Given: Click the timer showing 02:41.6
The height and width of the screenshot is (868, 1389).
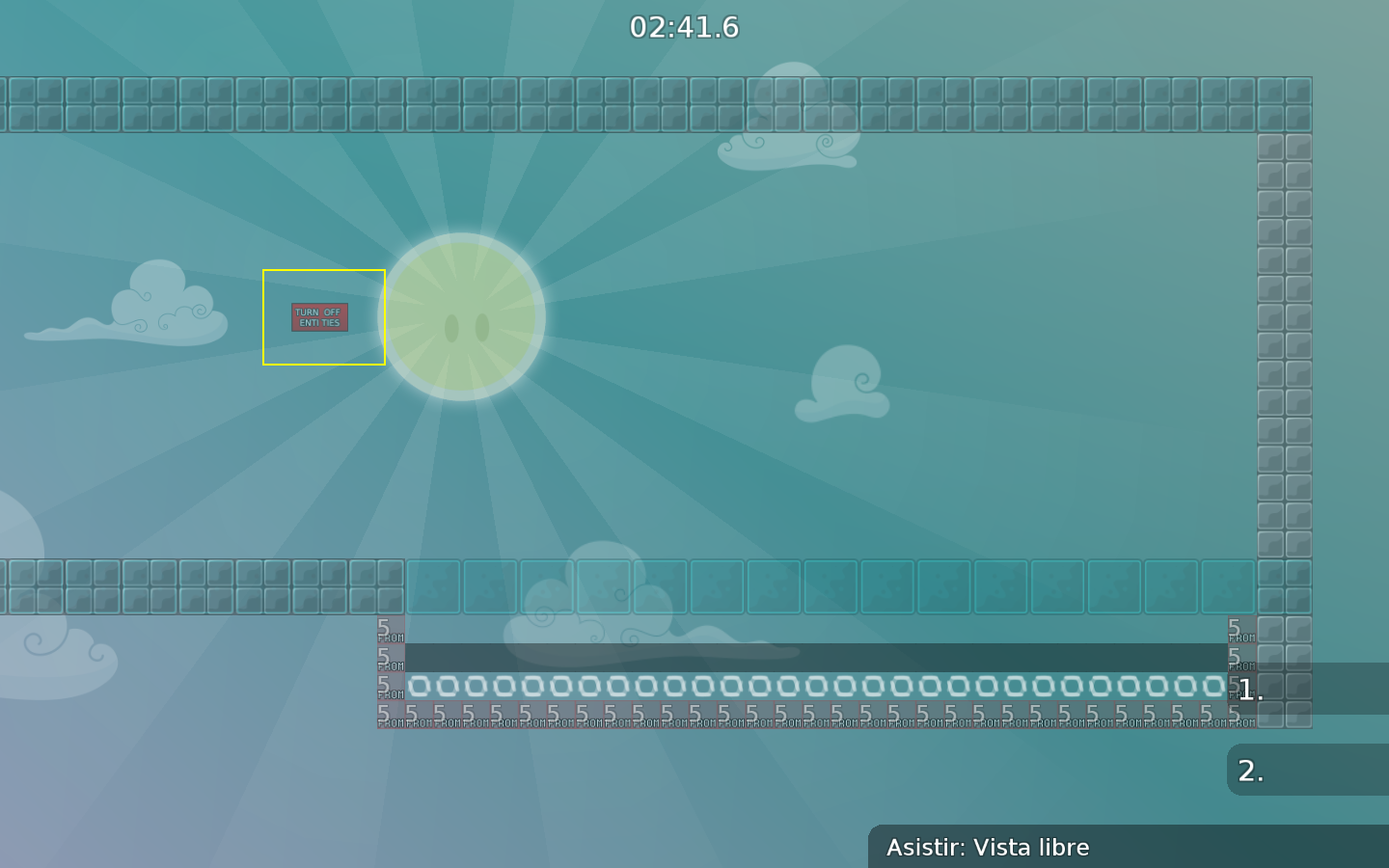Looking at the screenshot, I should pos(684,28).
